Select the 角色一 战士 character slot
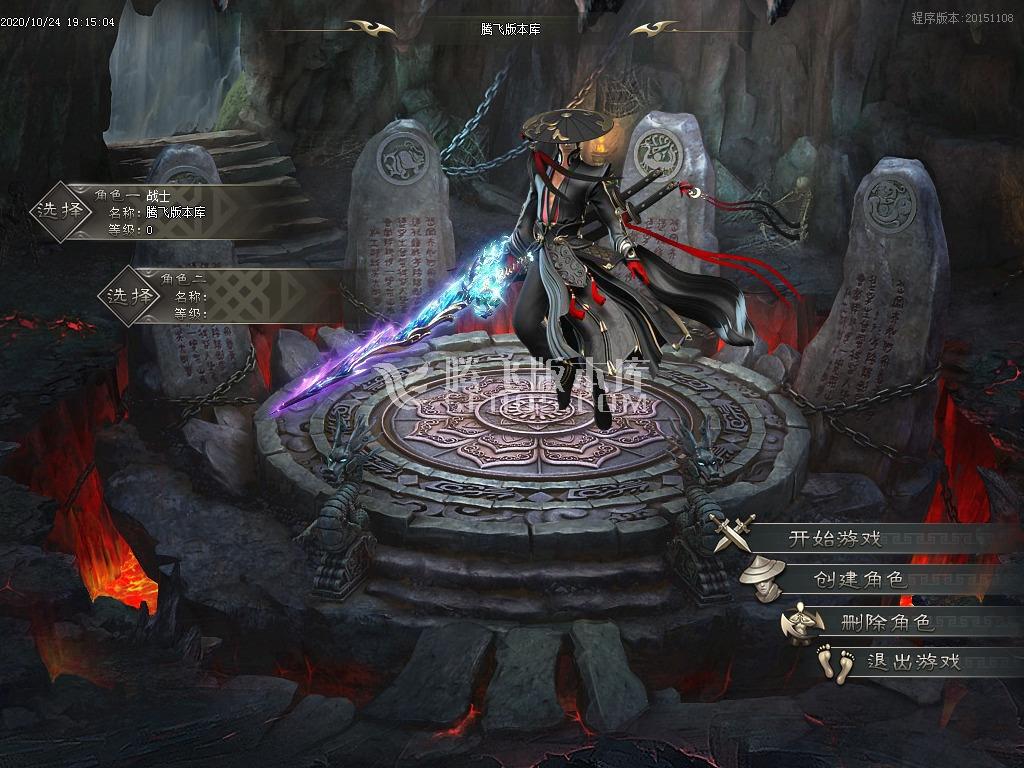 (x=62, y=211)
